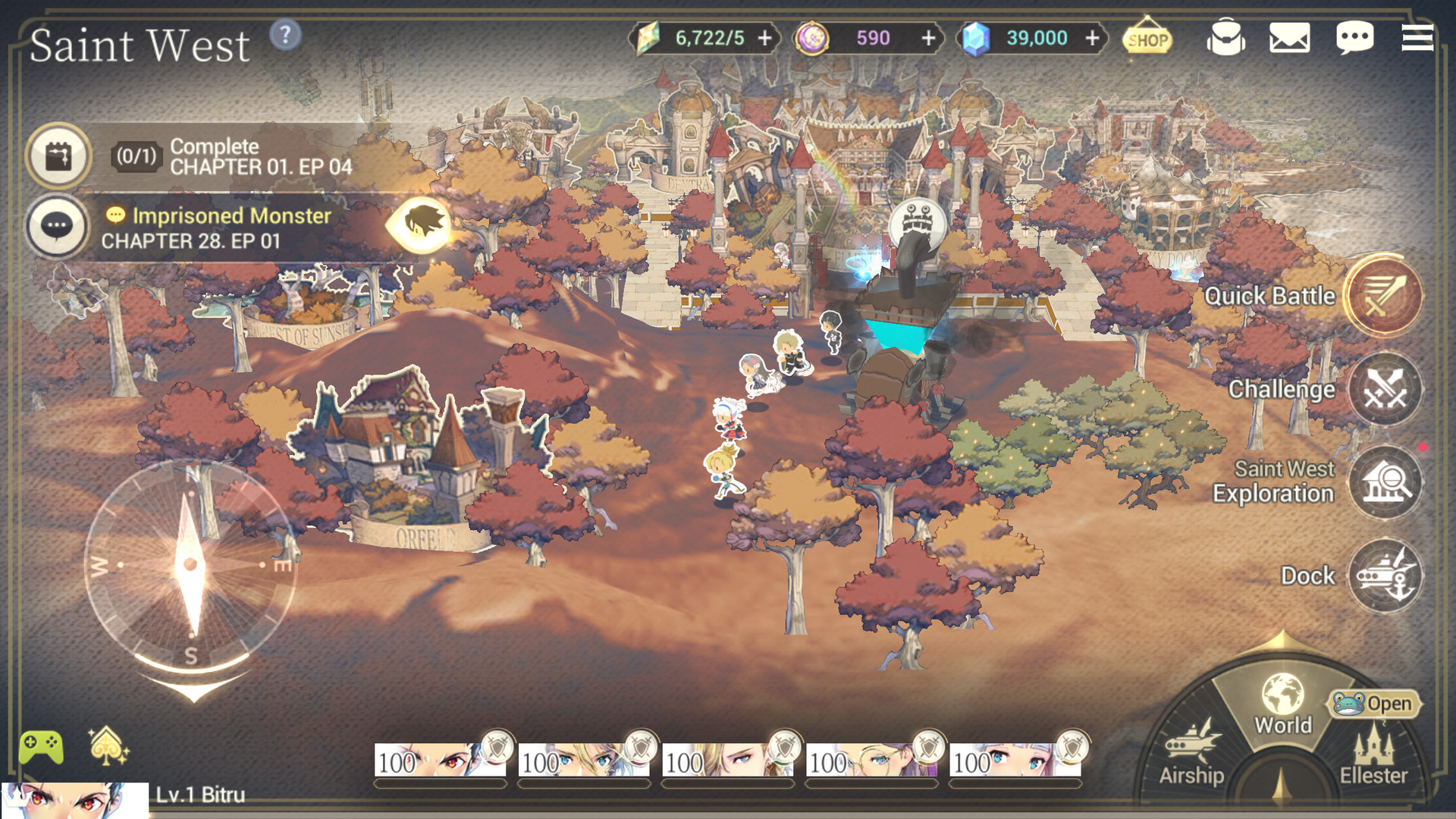Open the green gamepad icon

click(x=41, y=748)
